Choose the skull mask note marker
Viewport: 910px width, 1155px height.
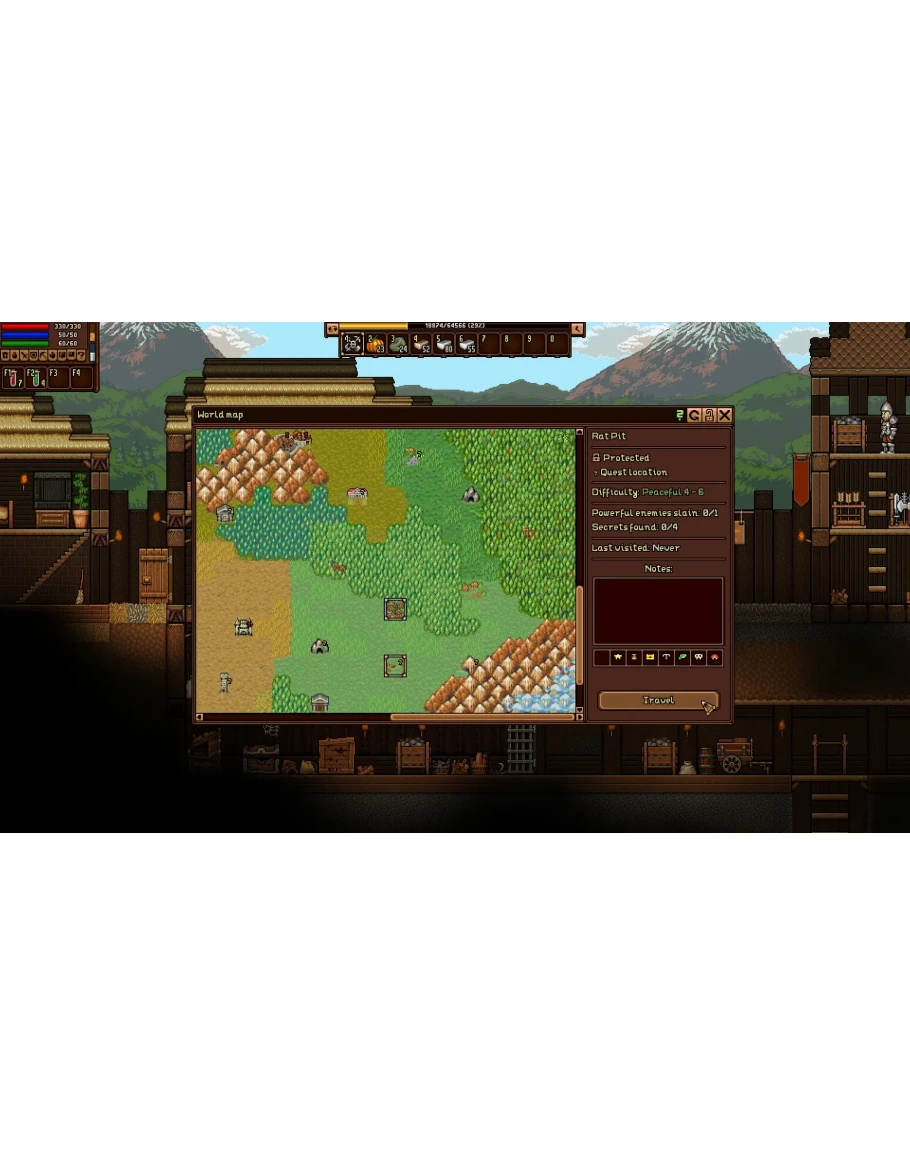(698, 658)
